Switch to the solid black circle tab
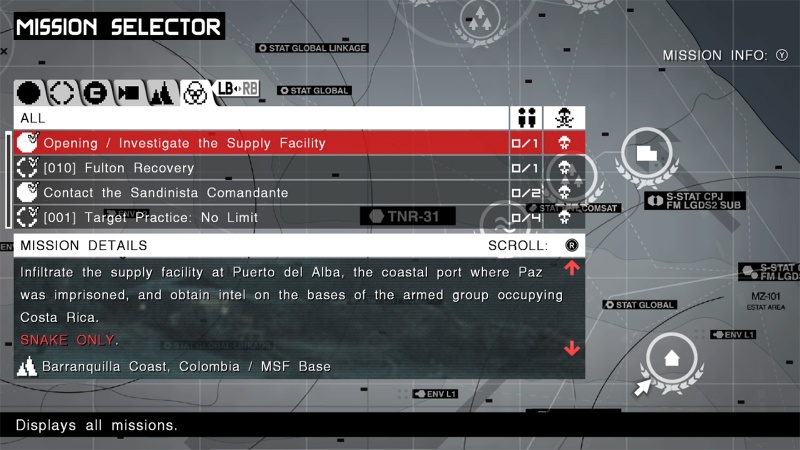This screenshot has width=800, height=450. click(x=30, y=93)
